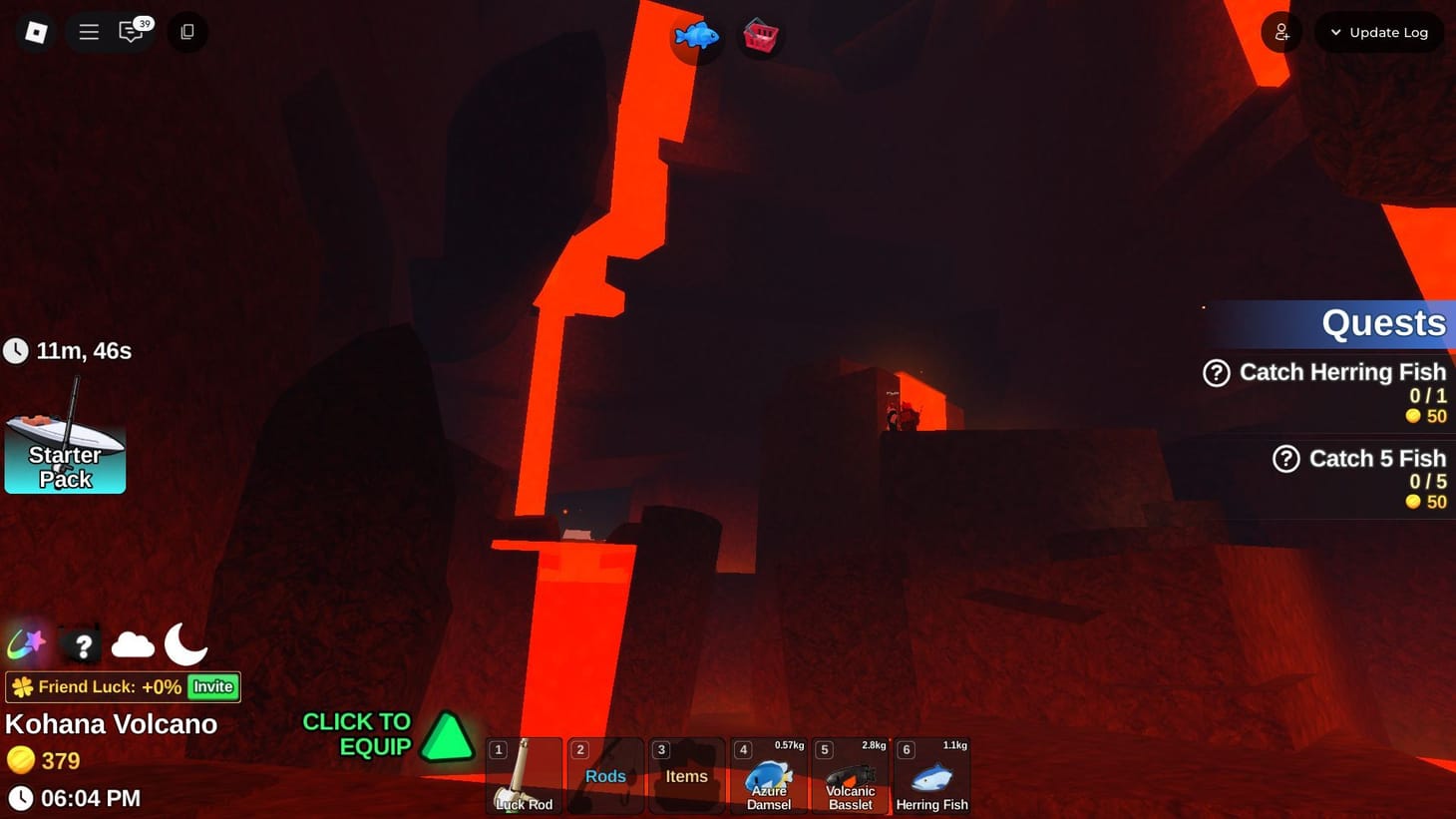Open the fish index icon at top
The width and height of the screenshot is (1456, 819).
click(x=696, y=36)
